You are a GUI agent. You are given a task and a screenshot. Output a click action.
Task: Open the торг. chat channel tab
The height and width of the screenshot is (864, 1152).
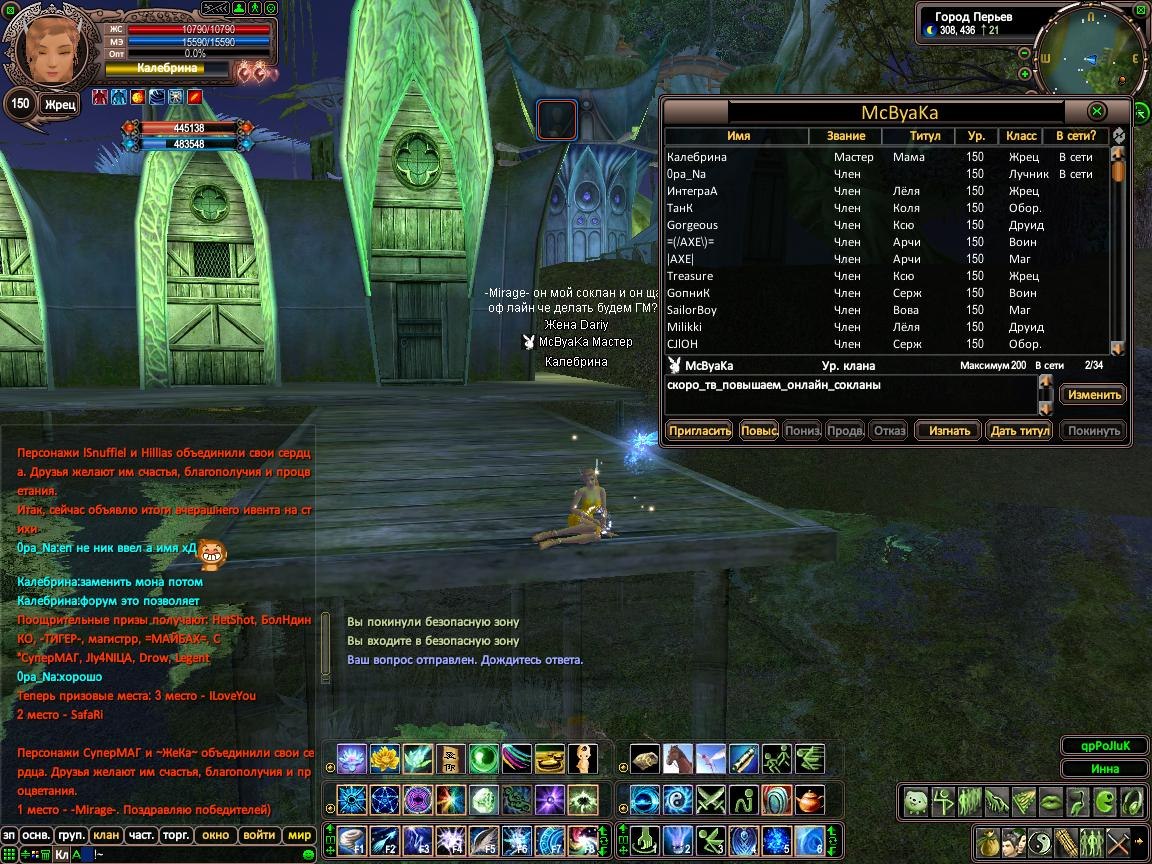[x=178, y=835]
